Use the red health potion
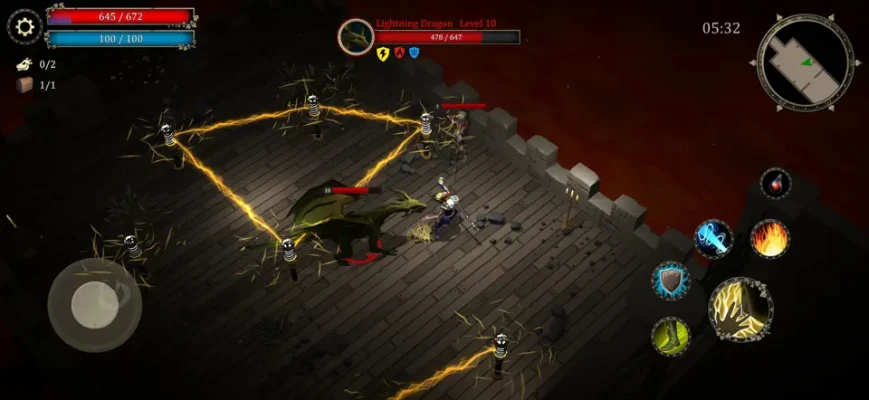869x400 pixels. [775, 184]
